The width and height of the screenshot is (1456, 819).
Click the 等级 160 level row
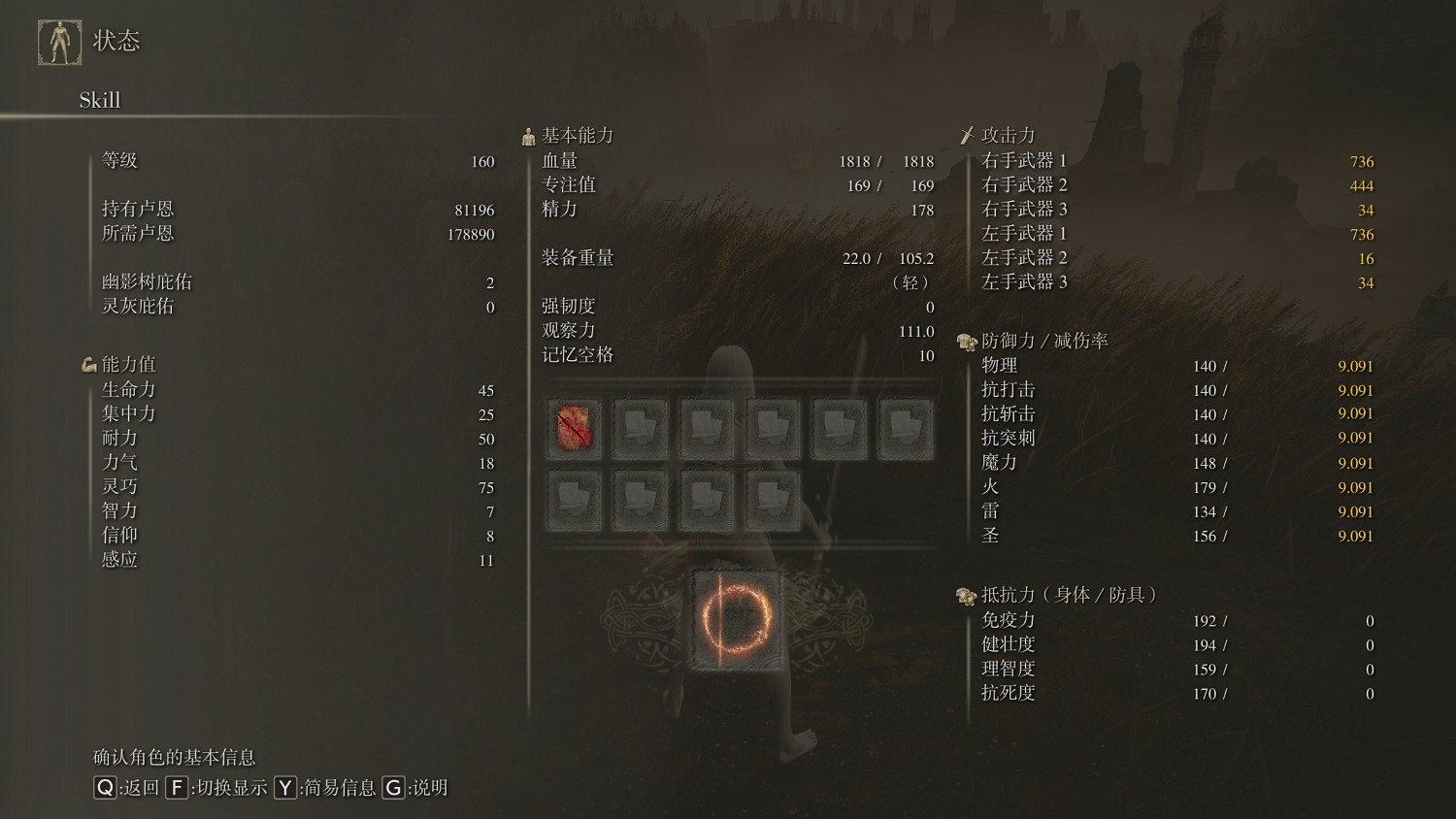(291, 161)
